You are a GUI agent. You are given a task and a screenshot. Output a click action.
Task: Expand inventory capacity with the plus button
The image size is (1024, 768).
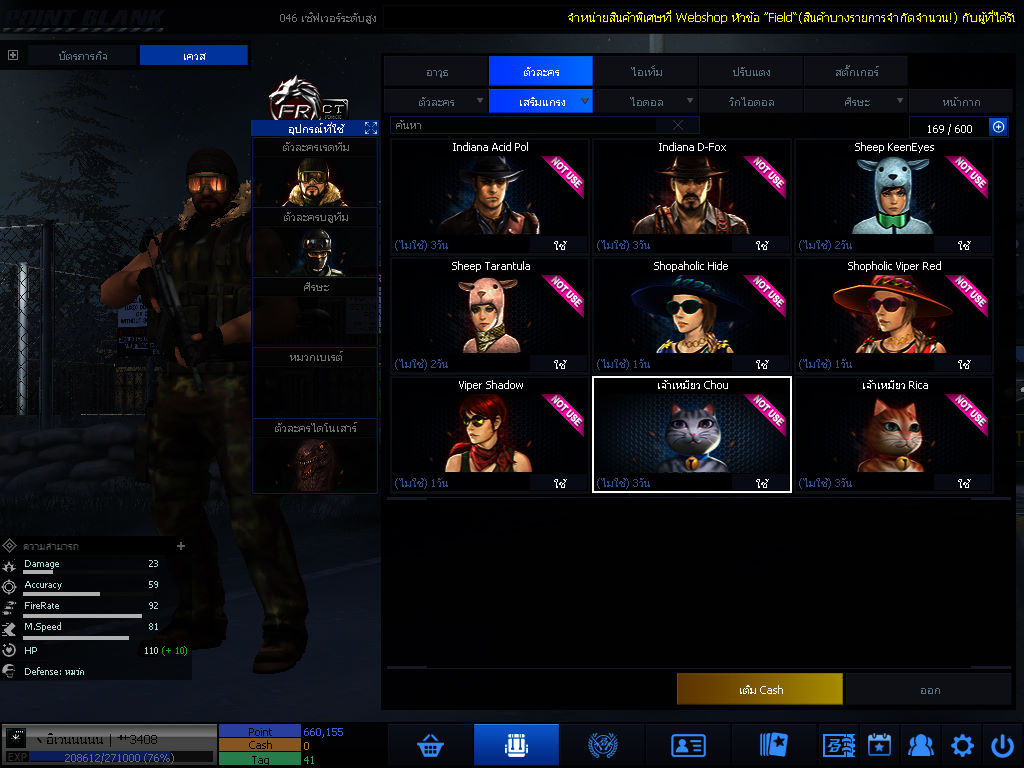click(998, 127)
